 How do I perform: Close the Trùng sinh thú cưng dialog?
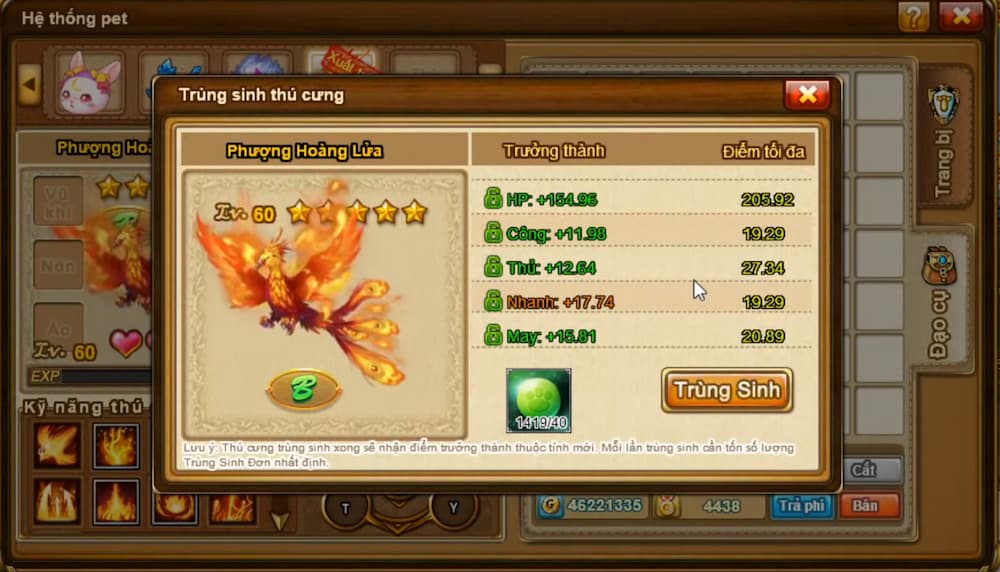pyautogui.click(x=807, y=95)
